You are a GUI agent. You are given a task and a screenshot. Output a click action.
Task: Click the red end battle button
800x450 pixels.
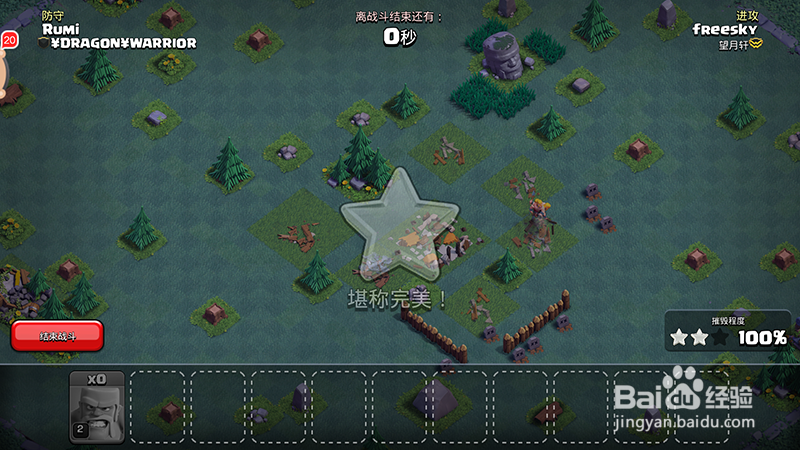click(57, 336)
